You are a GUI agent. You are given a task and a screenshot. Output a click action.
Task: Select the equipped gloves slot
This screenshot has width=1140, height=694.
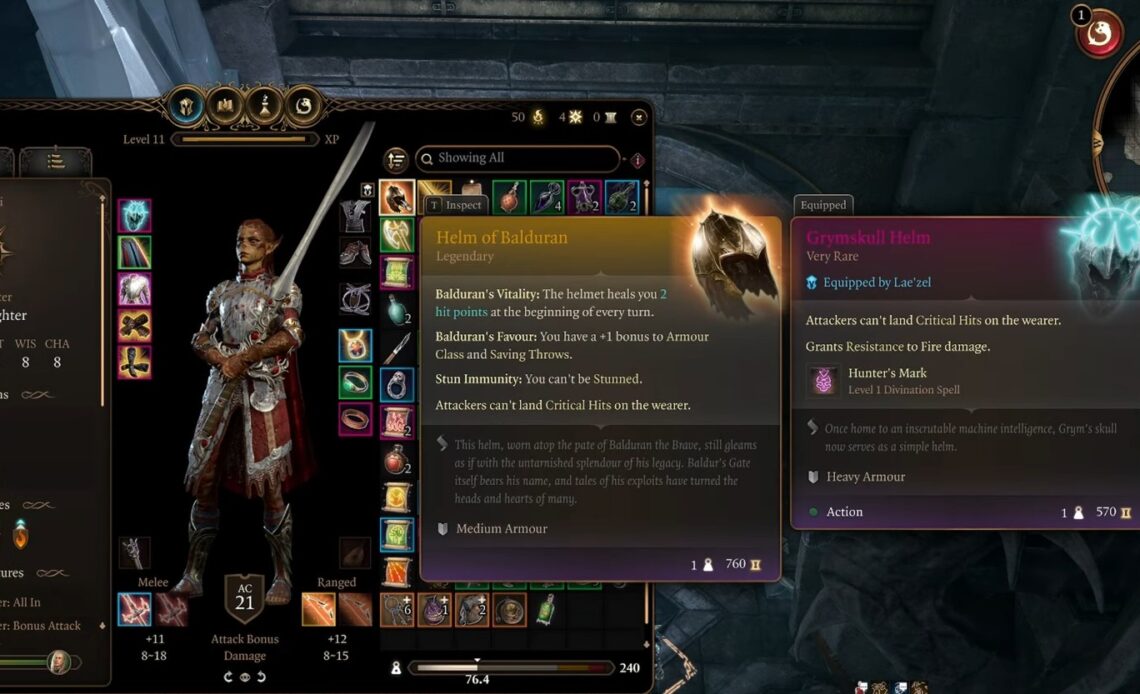pyautogui.click(x=134, y=325)
